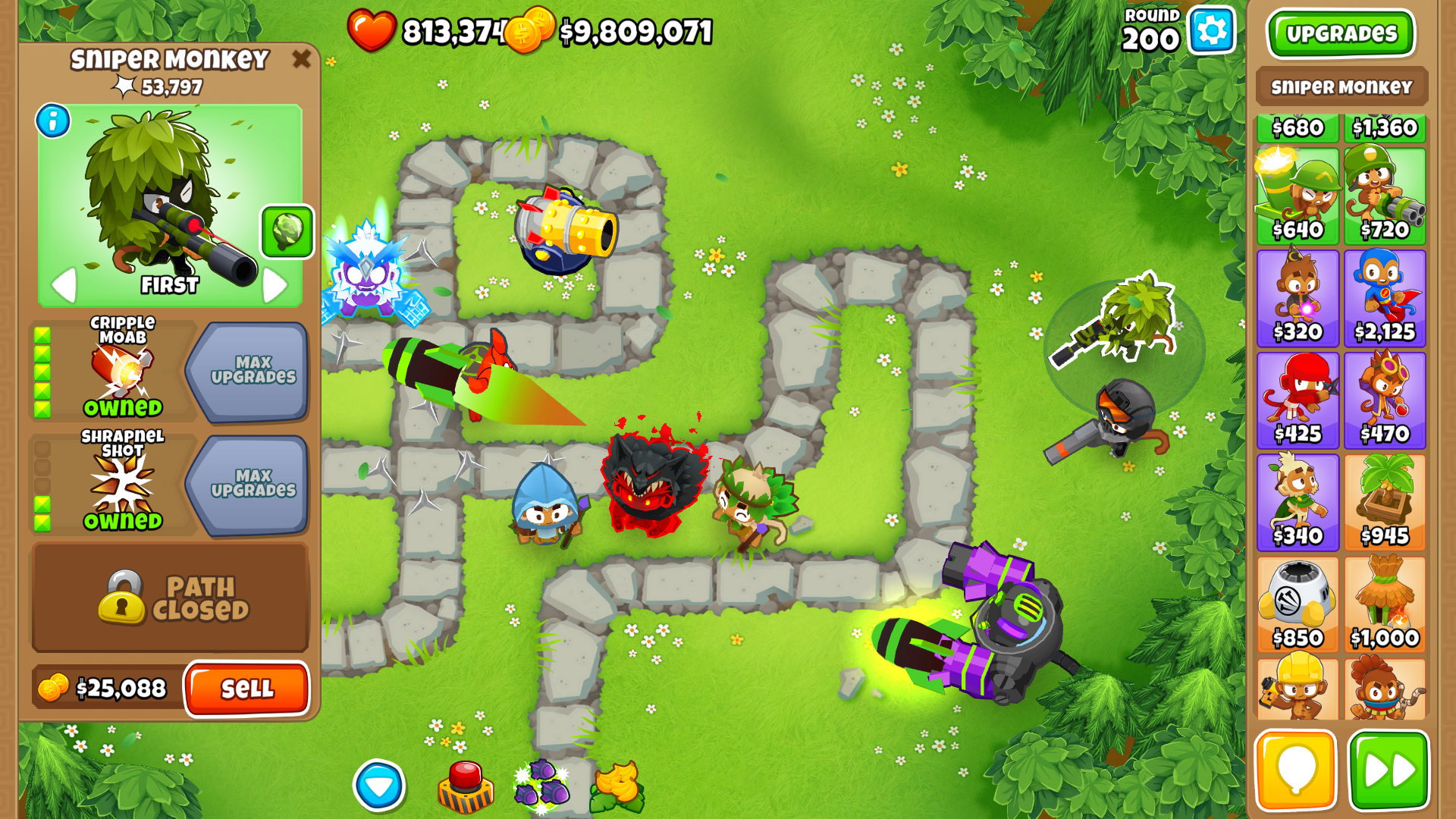Pick the $425 Ninja Monkey tower
This screenshot has height=819, width=1456.
click(x=1298, y=400)
